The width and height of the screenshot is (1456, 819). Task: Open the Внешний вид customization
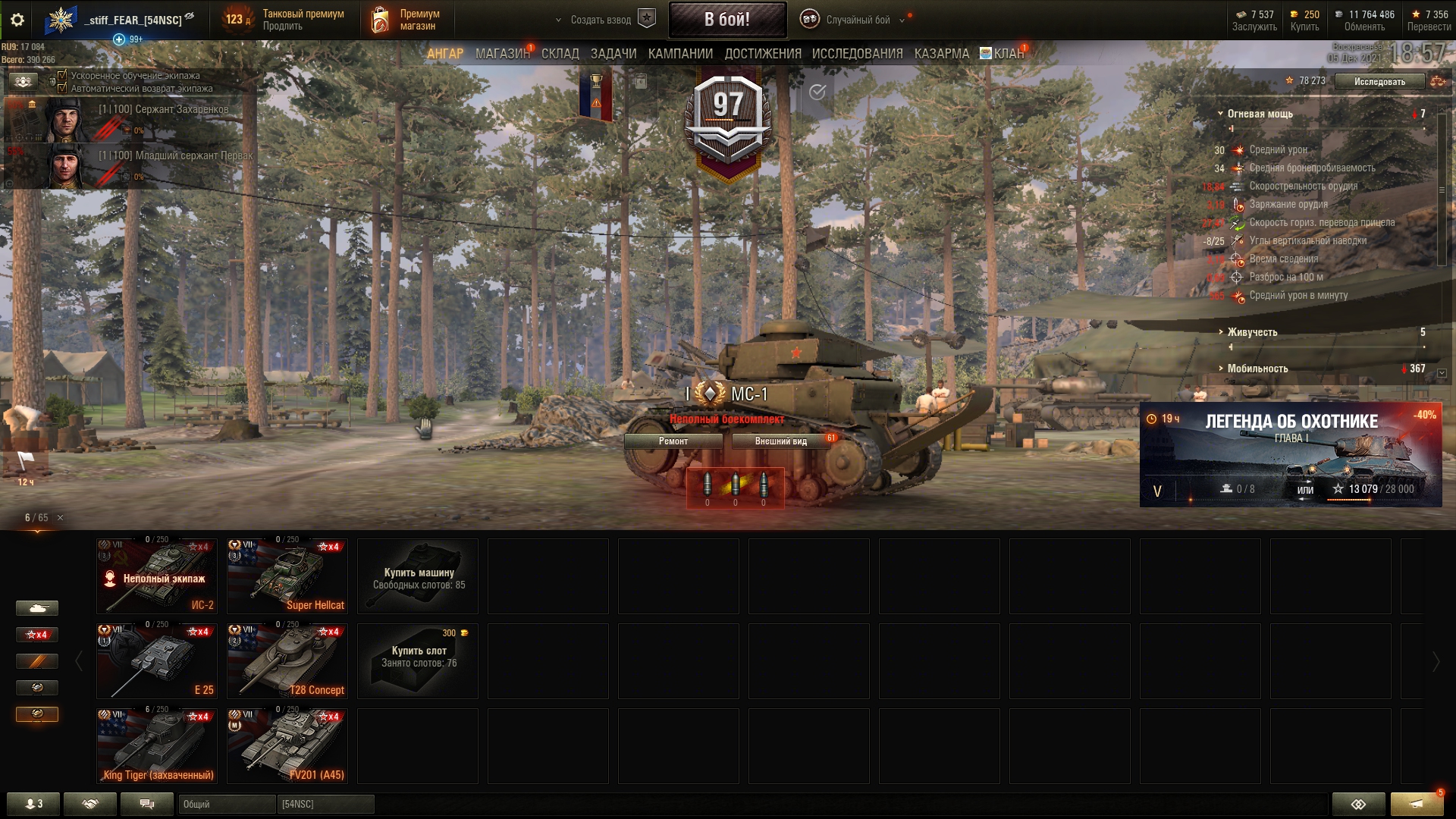click(x=780, y=441)
